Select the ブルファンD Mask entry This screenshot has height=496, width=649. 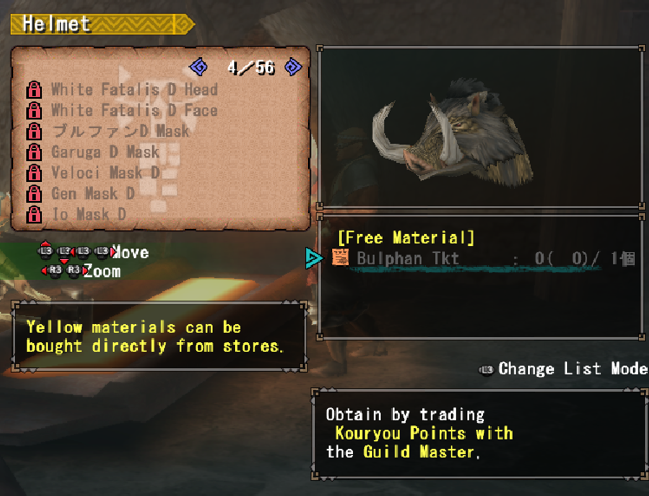[120, 131]
